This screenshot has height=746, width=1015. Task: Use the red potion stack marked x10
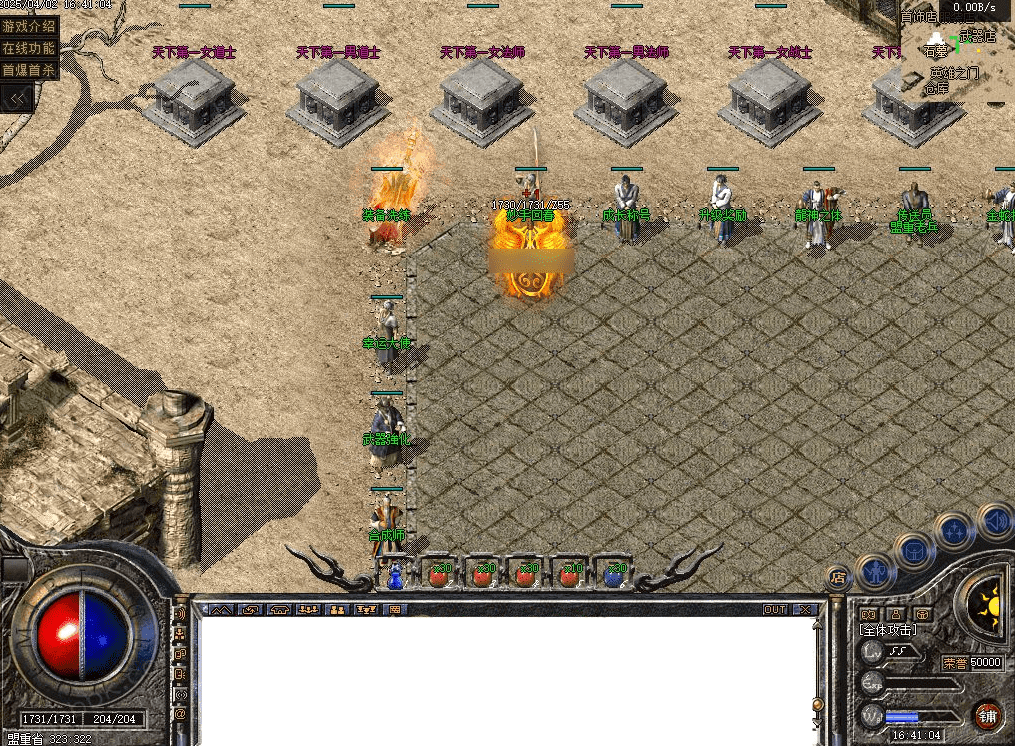[570, 575]
